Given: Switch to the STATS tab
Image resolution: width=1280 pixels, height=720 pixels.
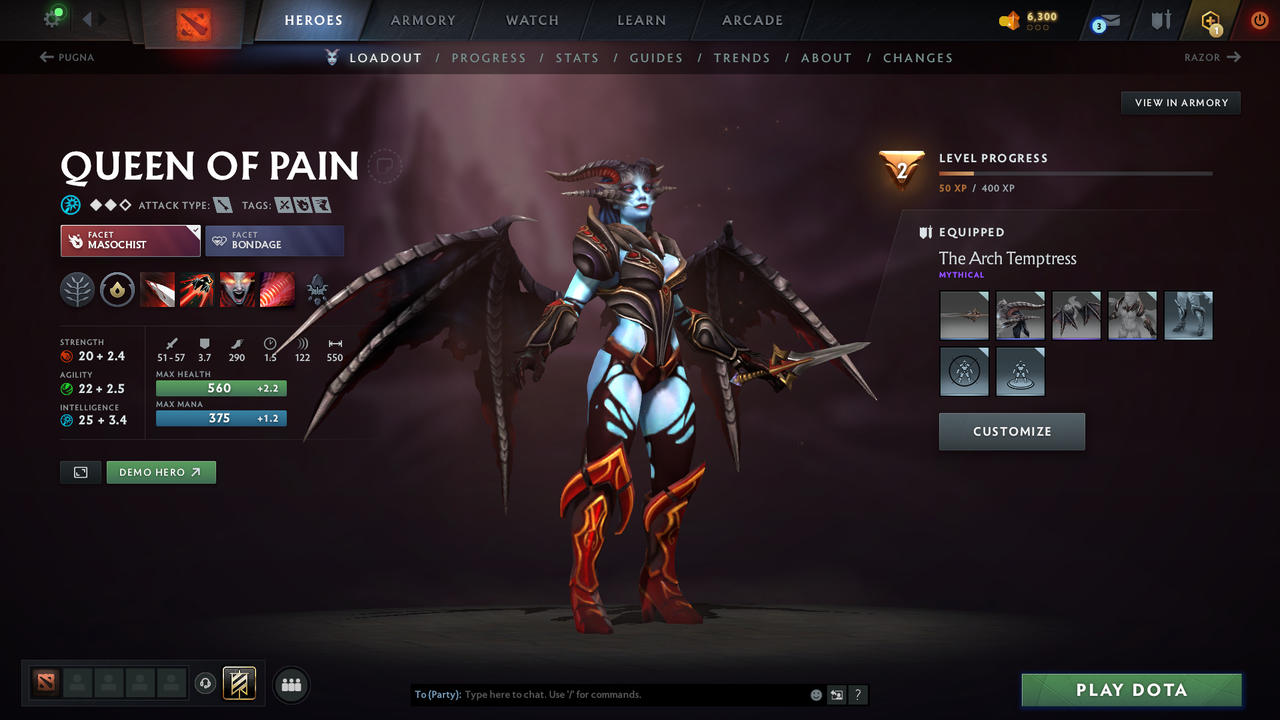Looking at the screenshot, I should (577, 58).
